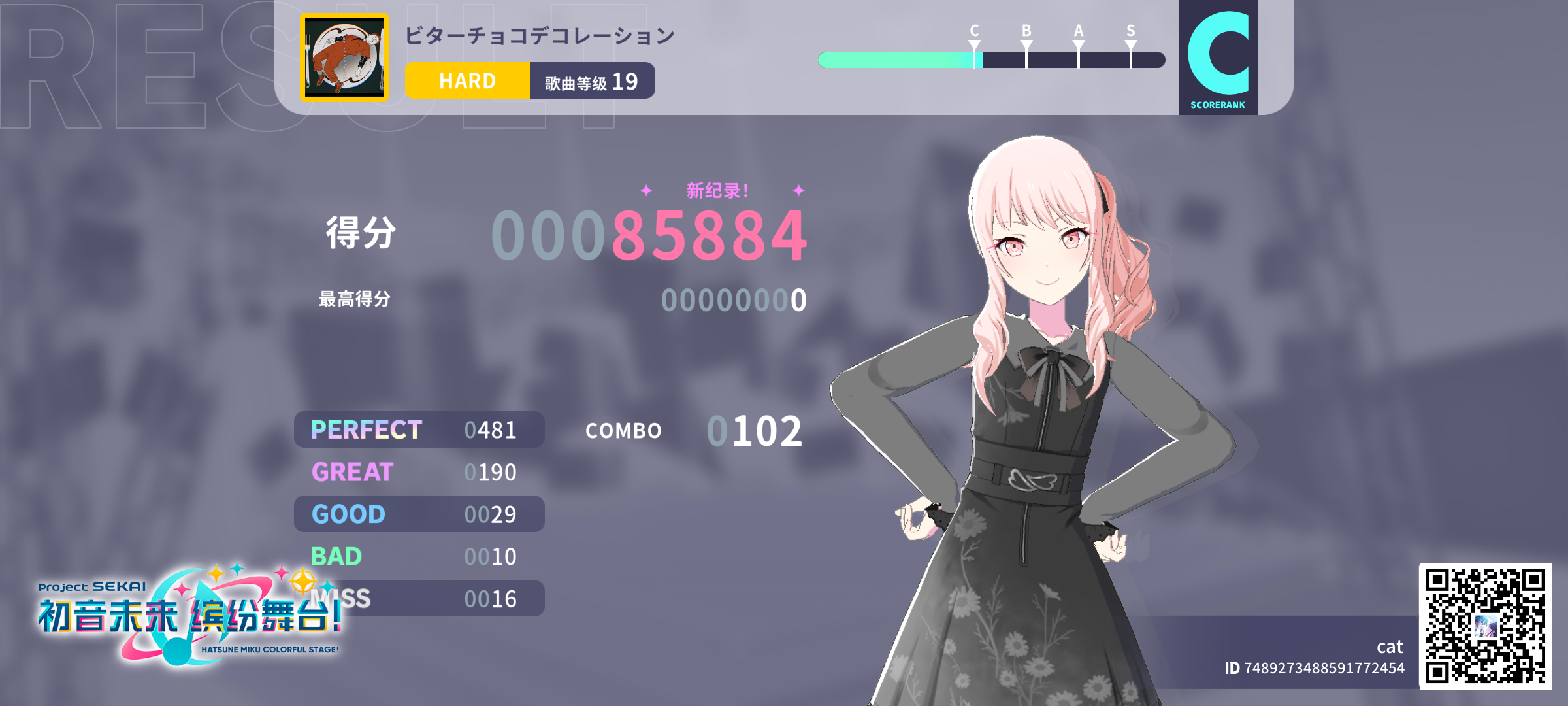The image size is (1568, 706).
Task: Expand the GOOD judgment row
Action: [419, 514]
